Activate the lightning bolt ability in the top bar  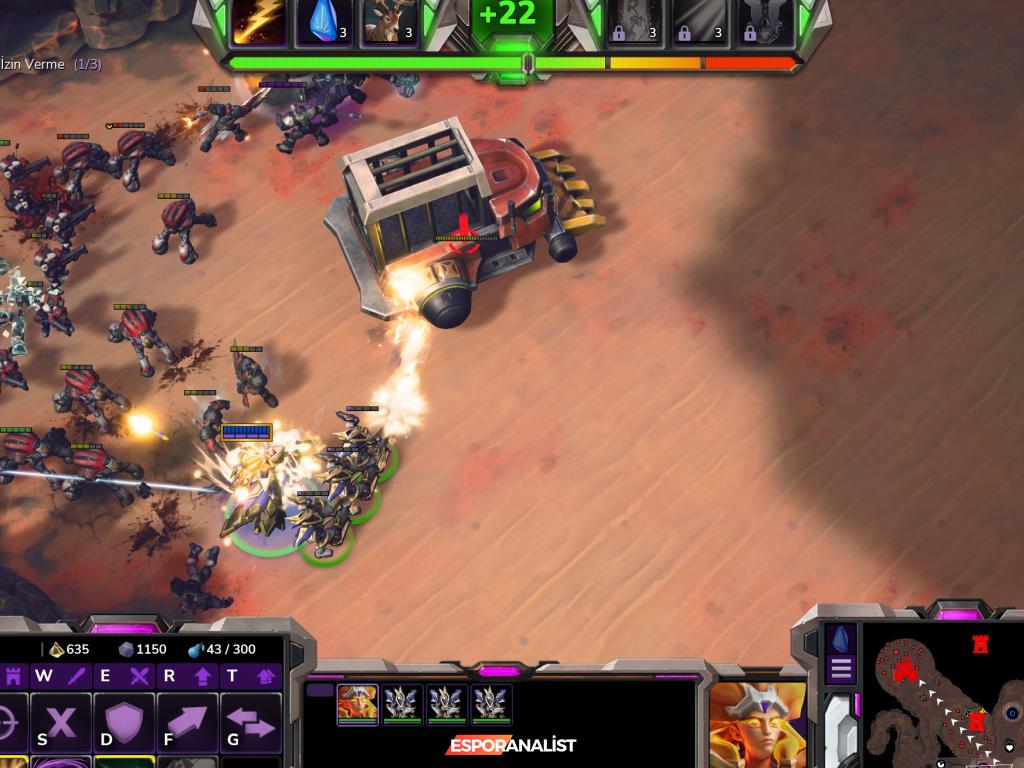(258, 22)
